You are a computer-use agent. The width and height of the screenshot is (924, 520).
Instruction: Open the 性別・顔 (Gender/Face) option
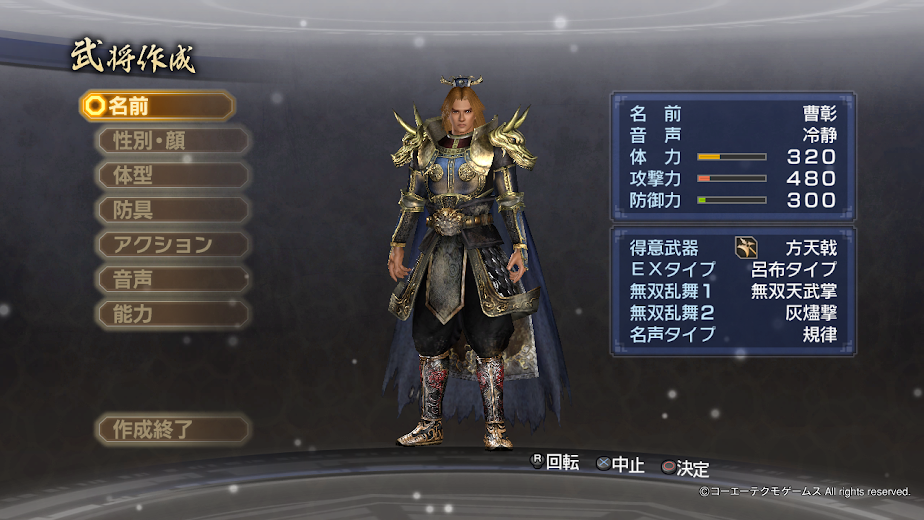[x=172, y=140]
